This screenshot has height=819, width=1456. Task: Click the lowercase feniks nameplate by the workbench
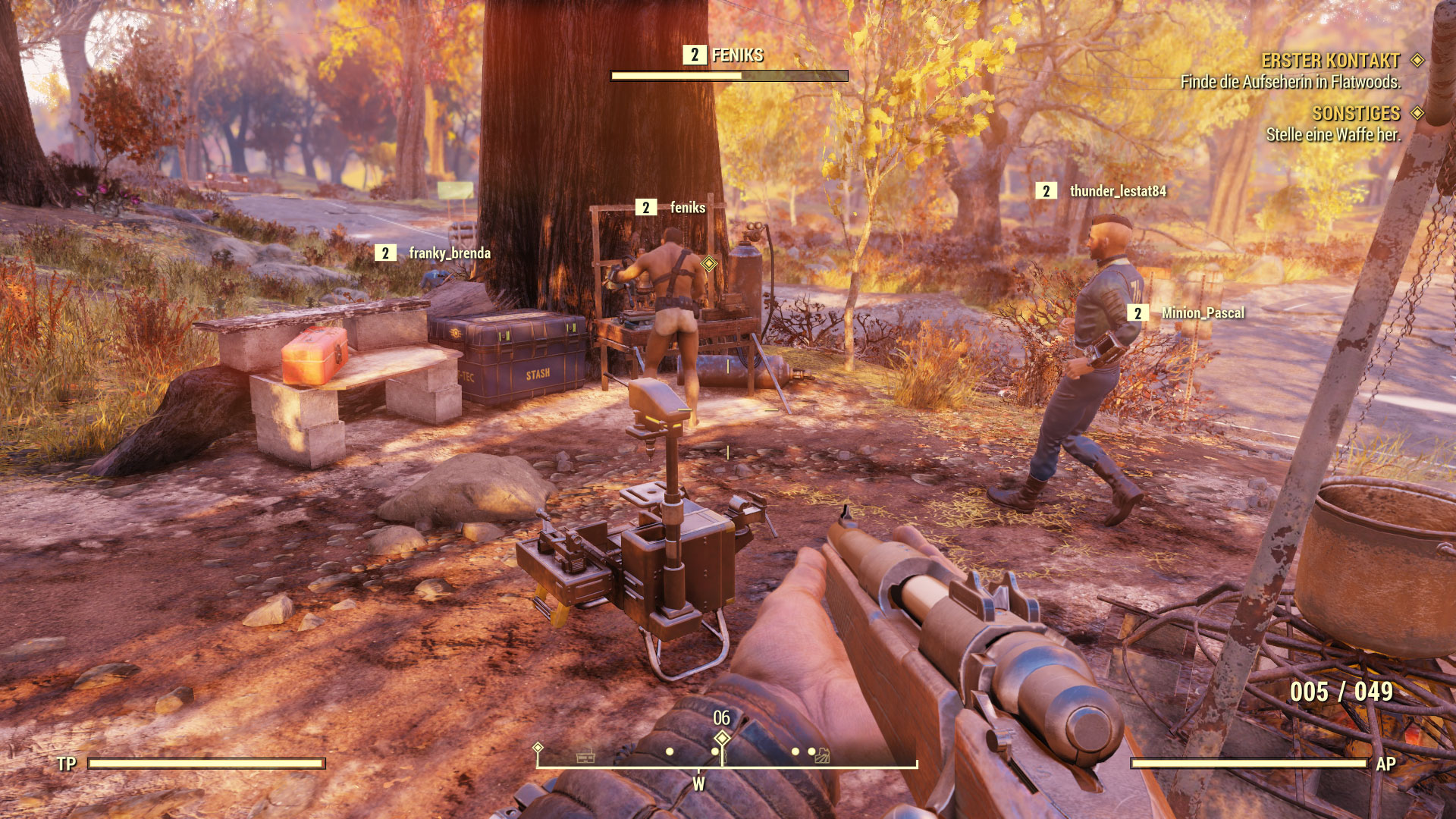click(x=687, y=208)
